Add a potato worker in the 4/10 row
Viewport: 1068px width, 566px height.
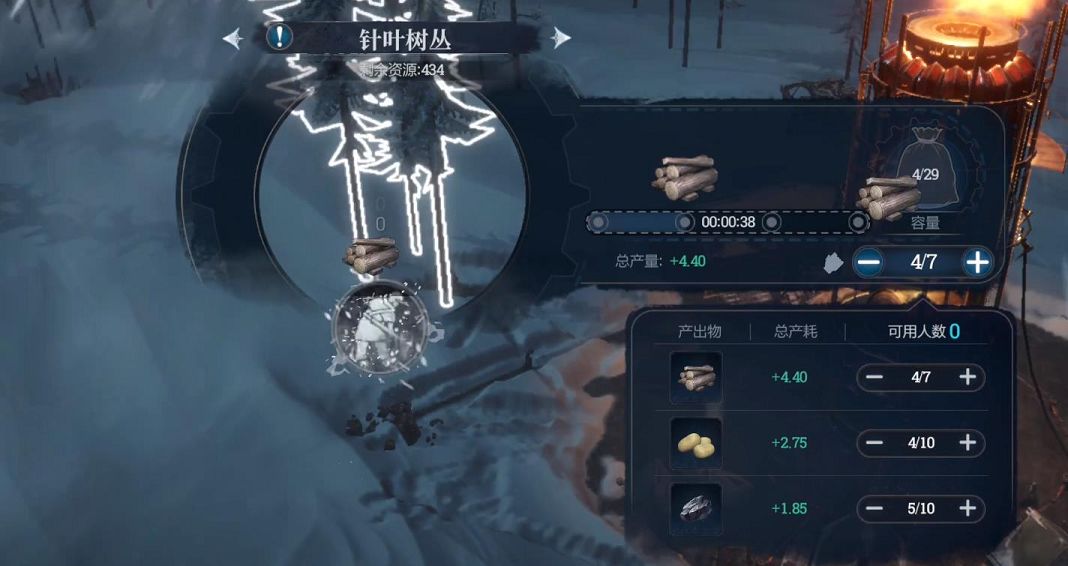click(x=967, y=443)
